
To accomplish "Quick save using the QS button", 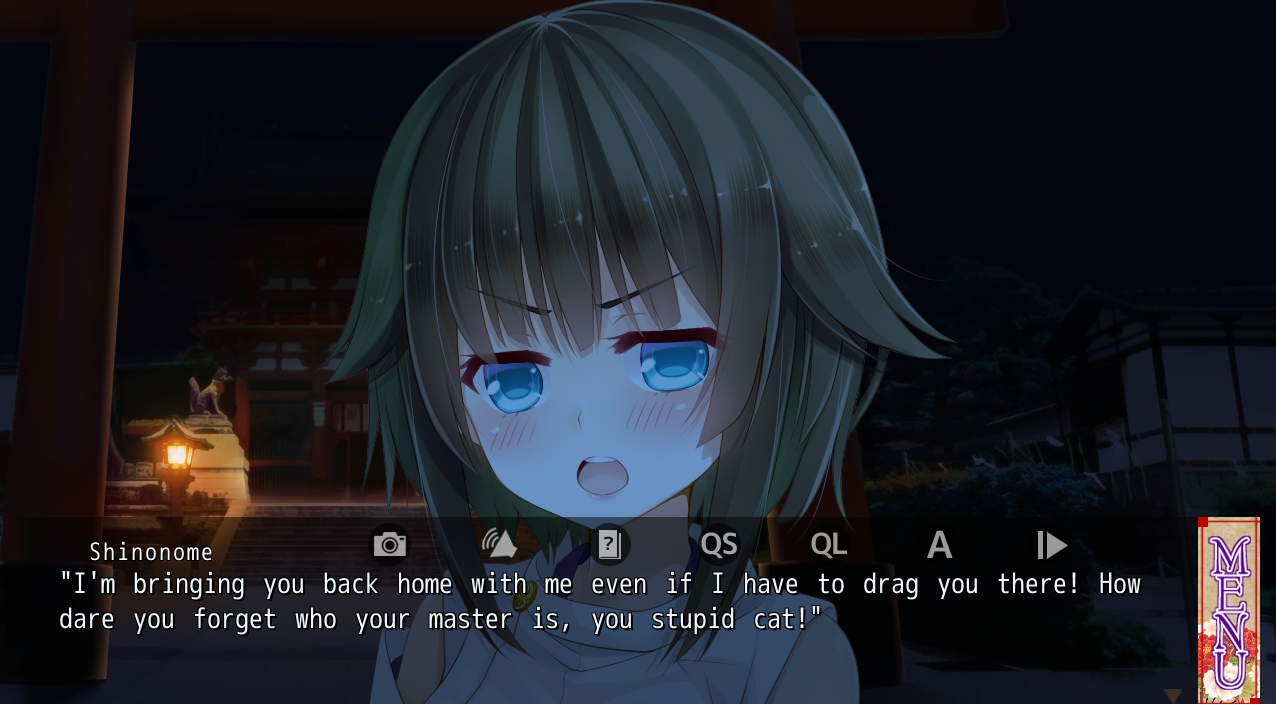I will point(719,545).
